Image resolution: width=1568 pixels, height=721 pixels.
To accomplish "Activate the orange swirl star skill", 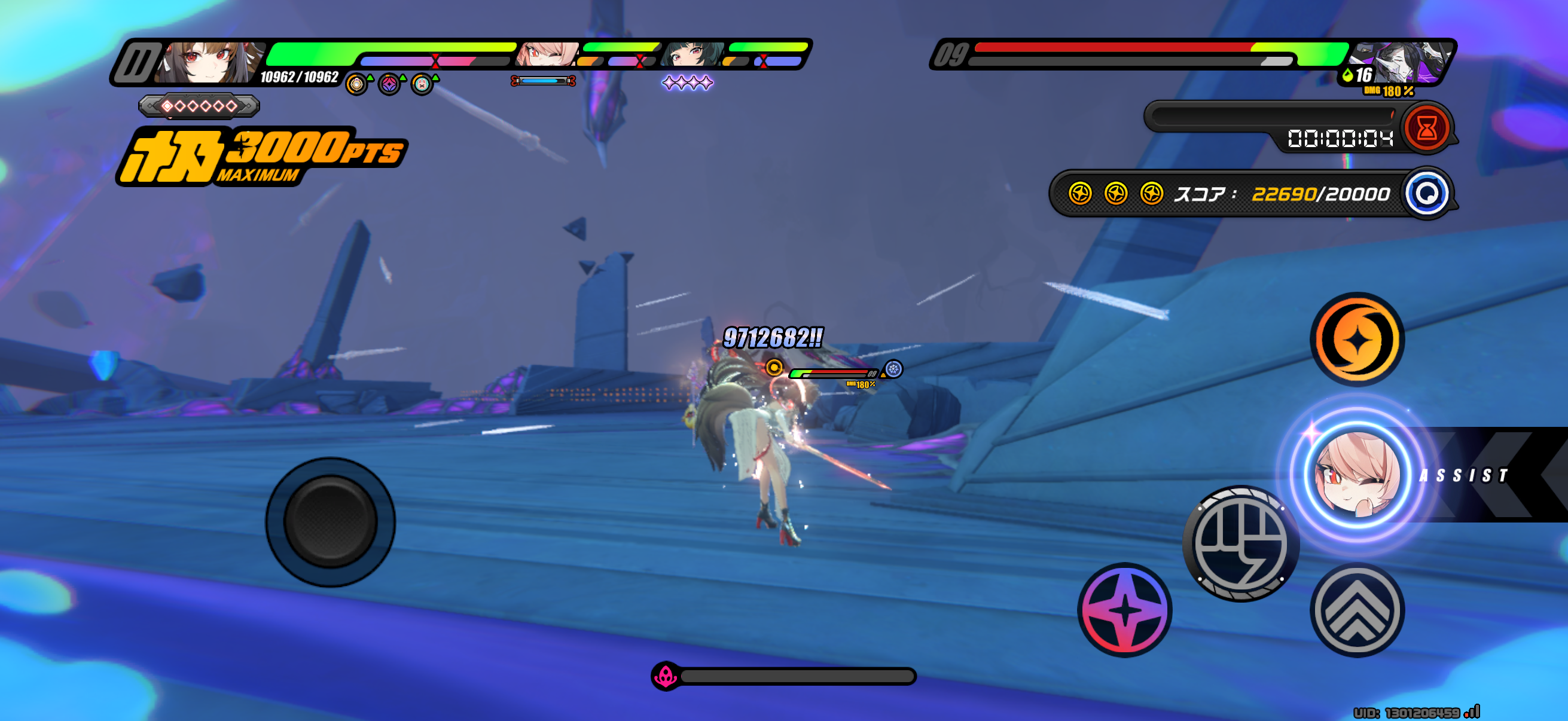I will [1357, 340].
